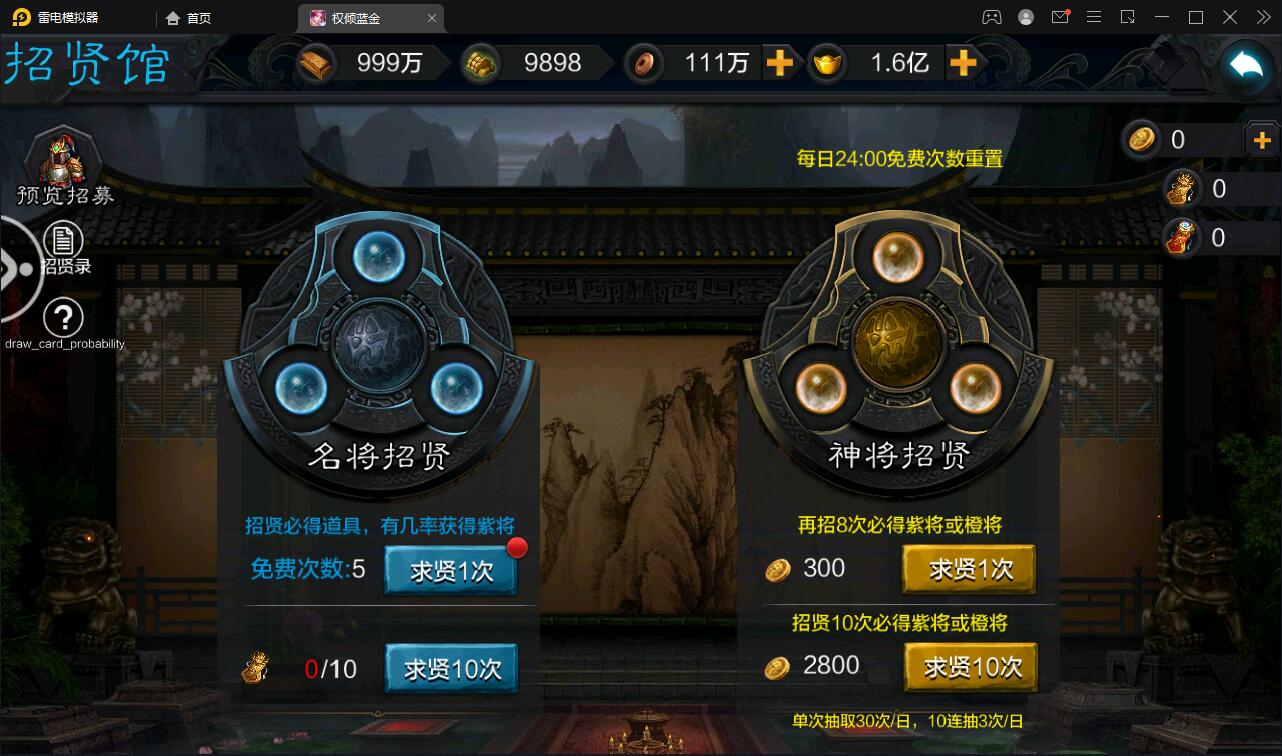Viewport: 1282px width, 756px height.
Task: Click the plus next to the gold recruit coin counter
Action: pos(1262,140)
